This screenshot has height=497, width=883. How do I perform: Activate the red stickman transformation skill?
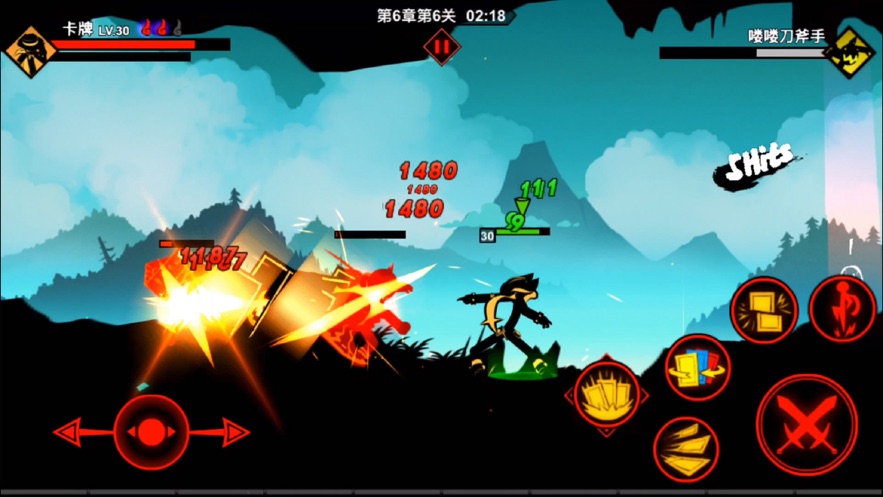pyautogui.click(x=842, y=309)
